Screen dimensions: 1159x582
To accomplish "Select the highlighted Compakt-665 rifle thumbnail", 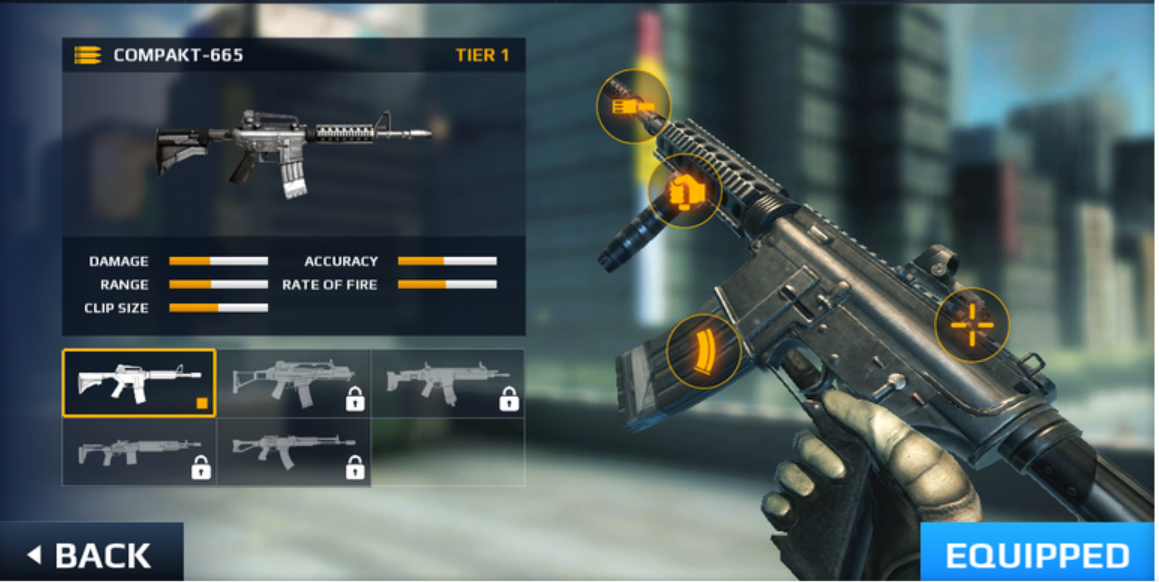I will point(139,383).
